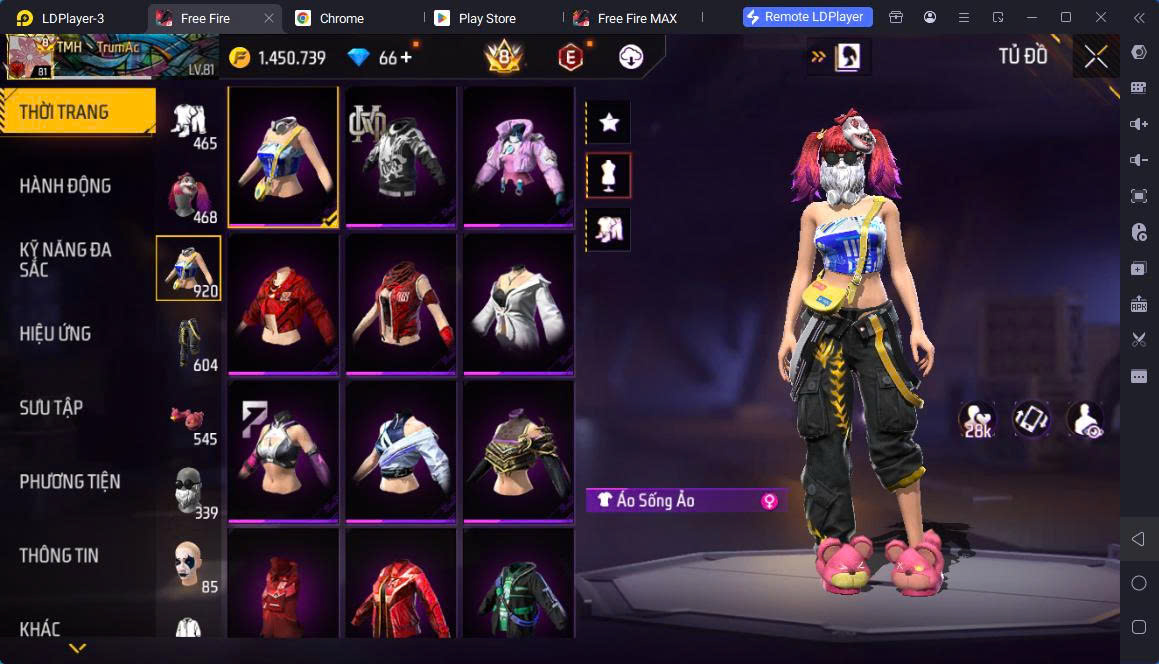Open the gold rank 8 badge
This screenshot has width=1159, height=664.
click(504, 58)
